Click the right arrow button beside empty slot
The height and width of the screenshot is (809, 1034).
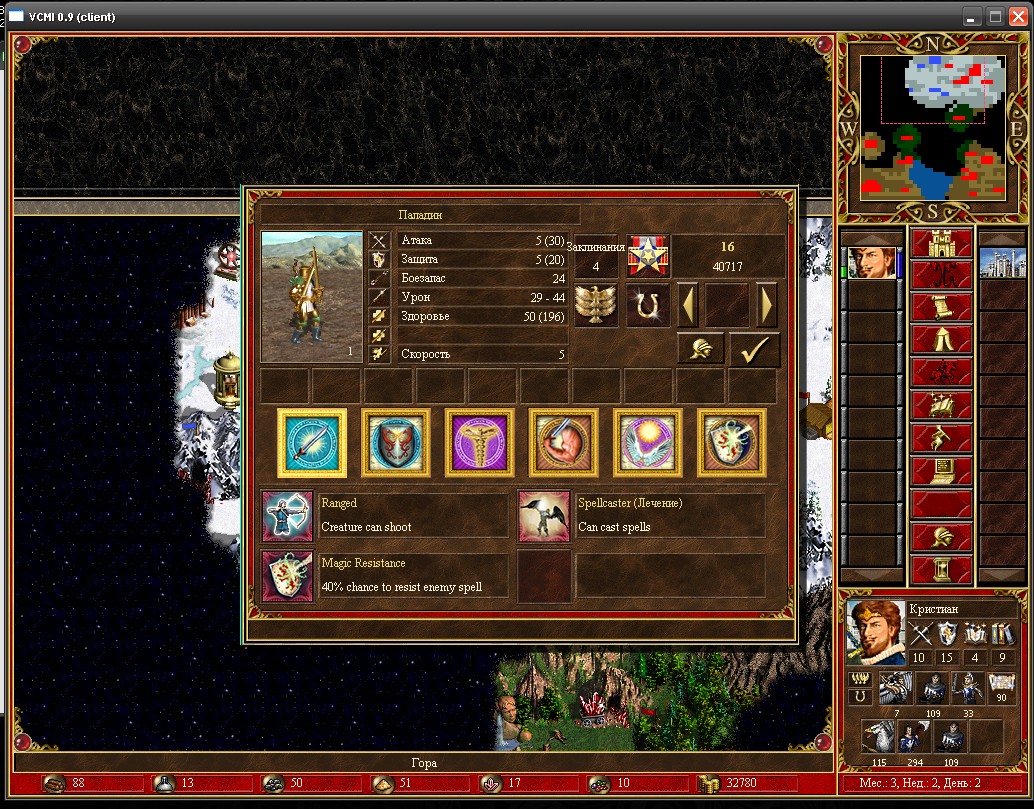tap(767, 304)
